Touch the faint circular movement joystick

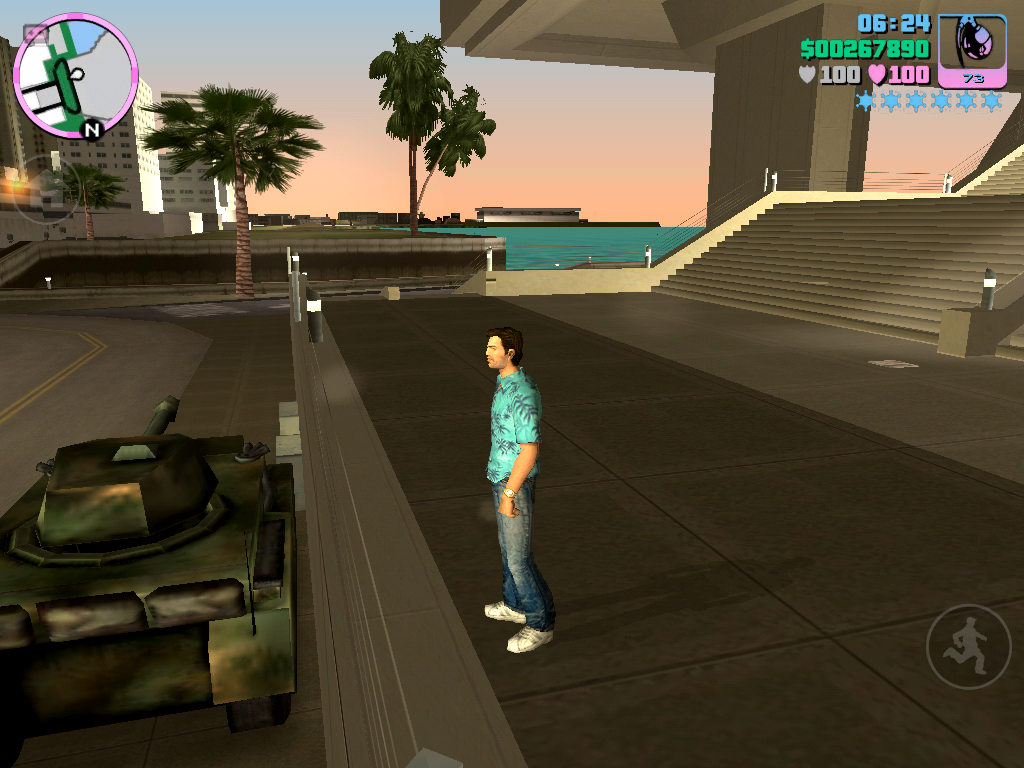[45, 188]
